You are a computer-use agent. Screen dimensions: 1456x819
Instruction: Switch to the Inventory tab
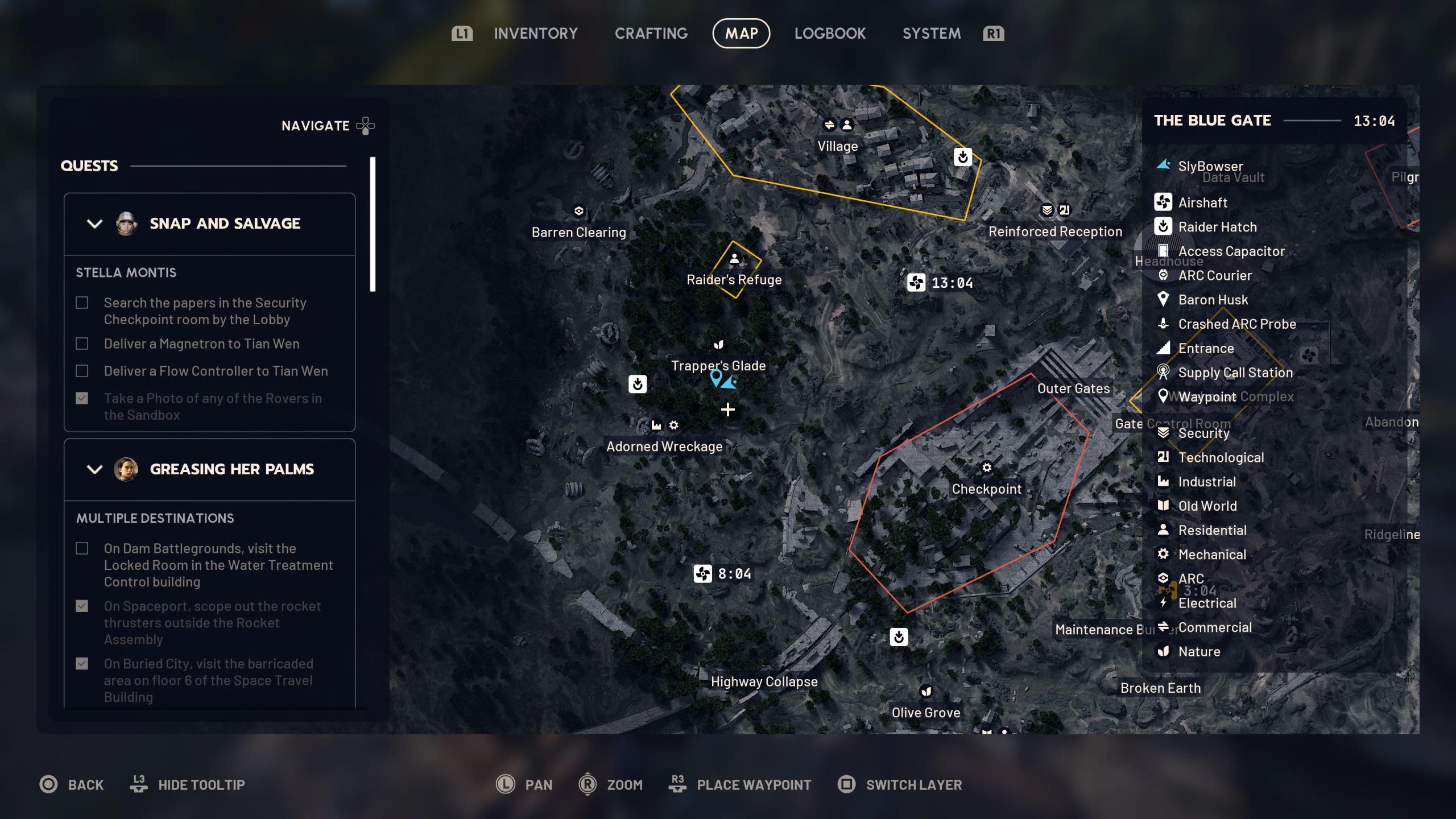[x=535, y=34]
